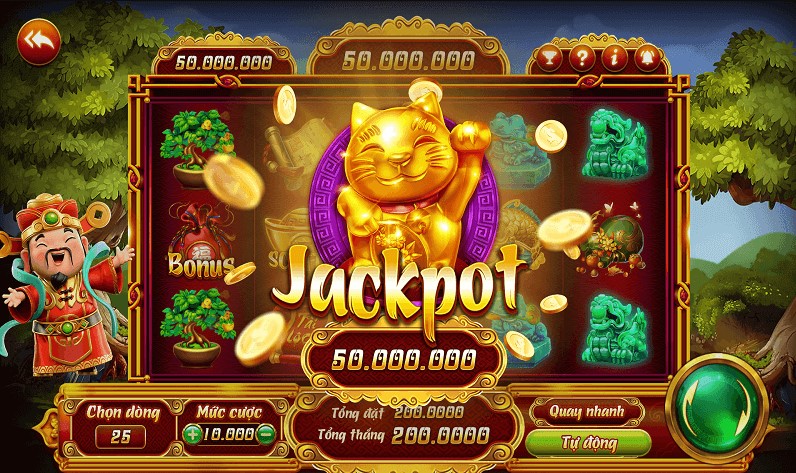Go back with the double-arrow button
Viewport: 796px width, 473px height.
coord(39,41)
